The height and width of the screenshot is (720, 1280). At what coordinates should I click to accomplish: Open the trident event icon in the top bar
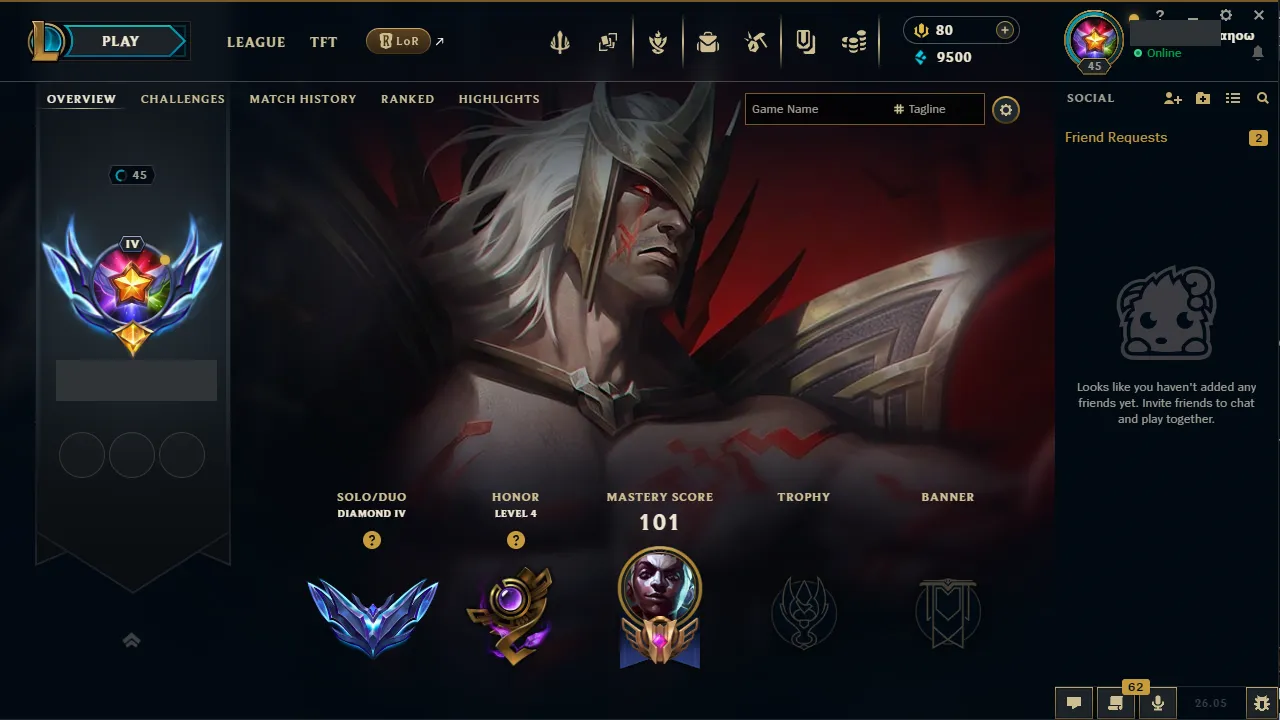click(560, 41)
